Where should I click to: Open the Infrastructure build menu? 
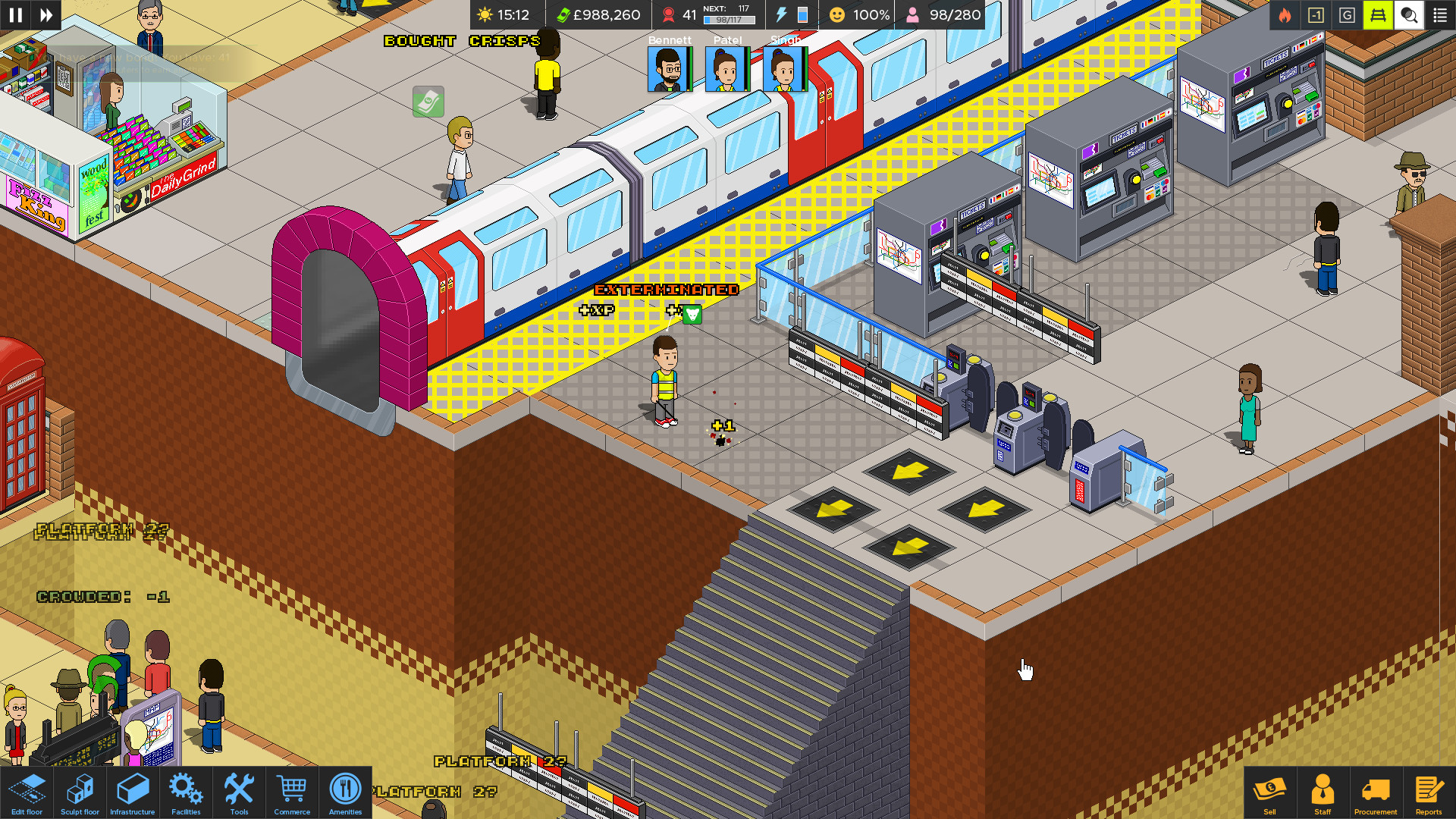(x=132, y=792)
